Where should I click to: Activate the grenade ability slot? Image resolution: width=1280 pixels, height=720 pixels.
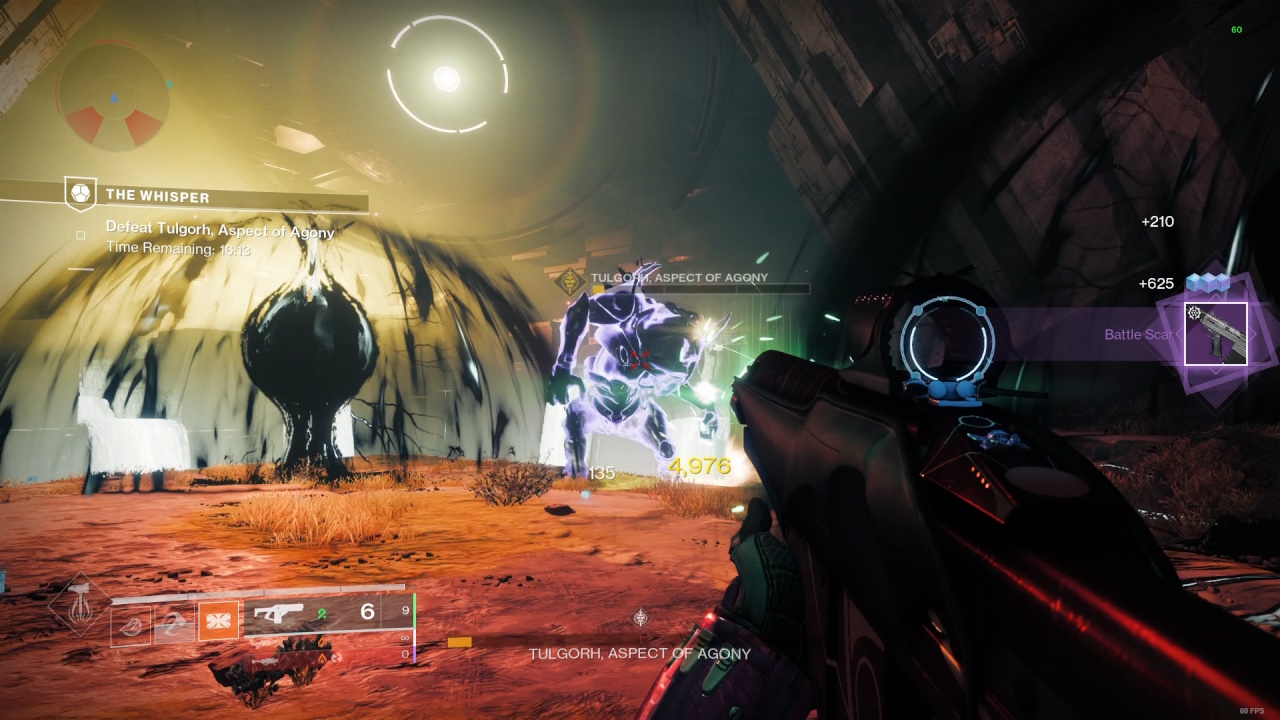(131, 626)
